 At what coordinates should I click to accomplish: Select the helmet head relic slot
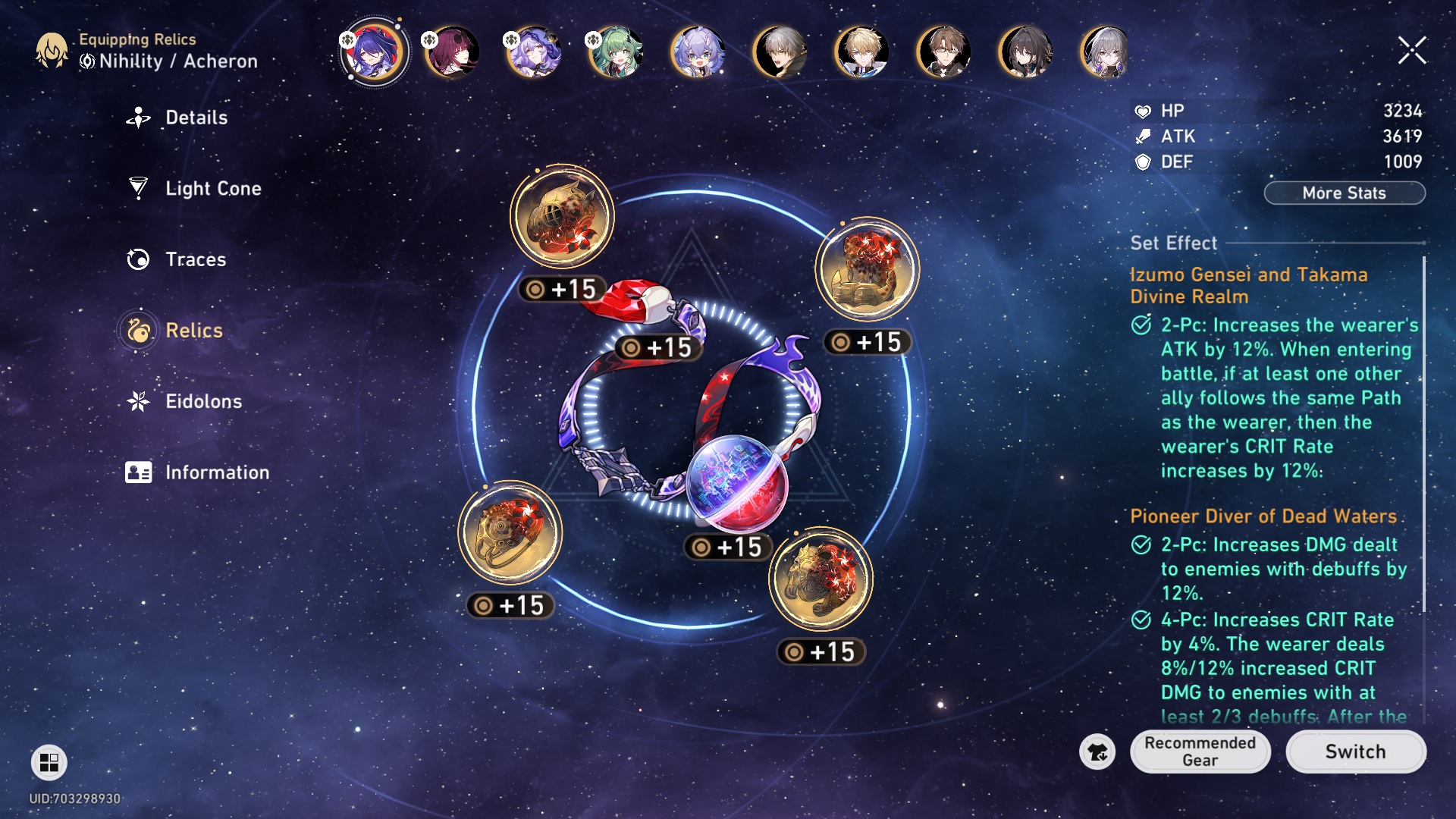pyautogui.click(x=562, y=216)
